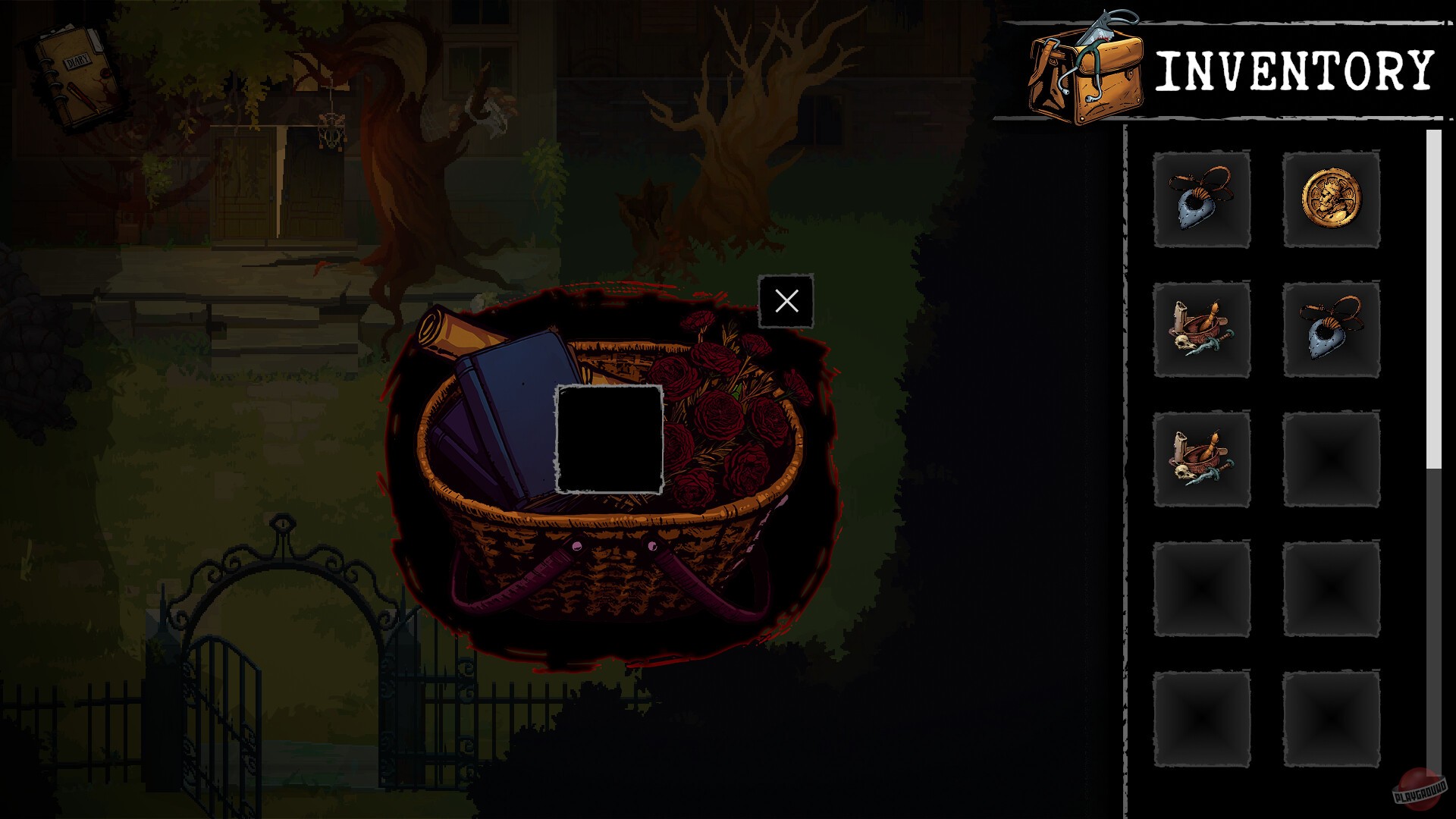Close the basket view with the X
This screenshot has width=1456, height=819.
point(786,301)
